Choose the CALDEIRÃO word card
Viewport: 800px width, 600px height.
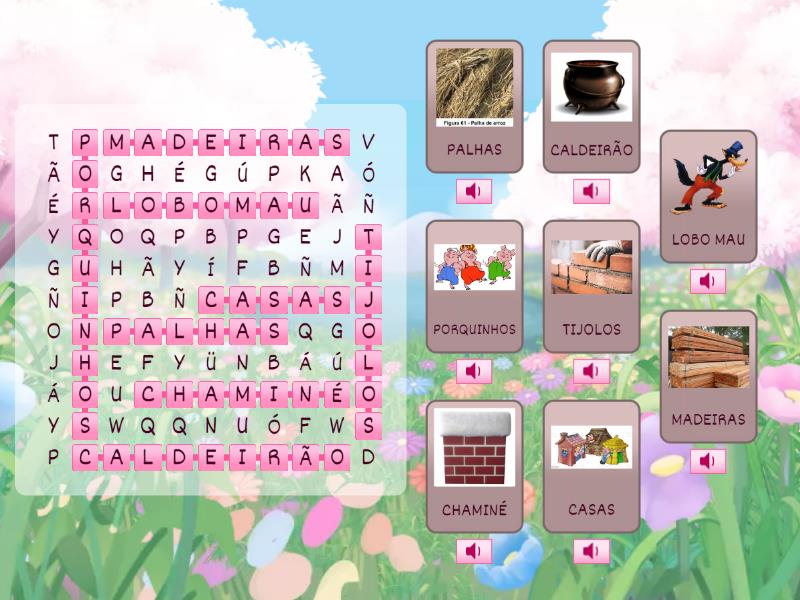[591, 106]
